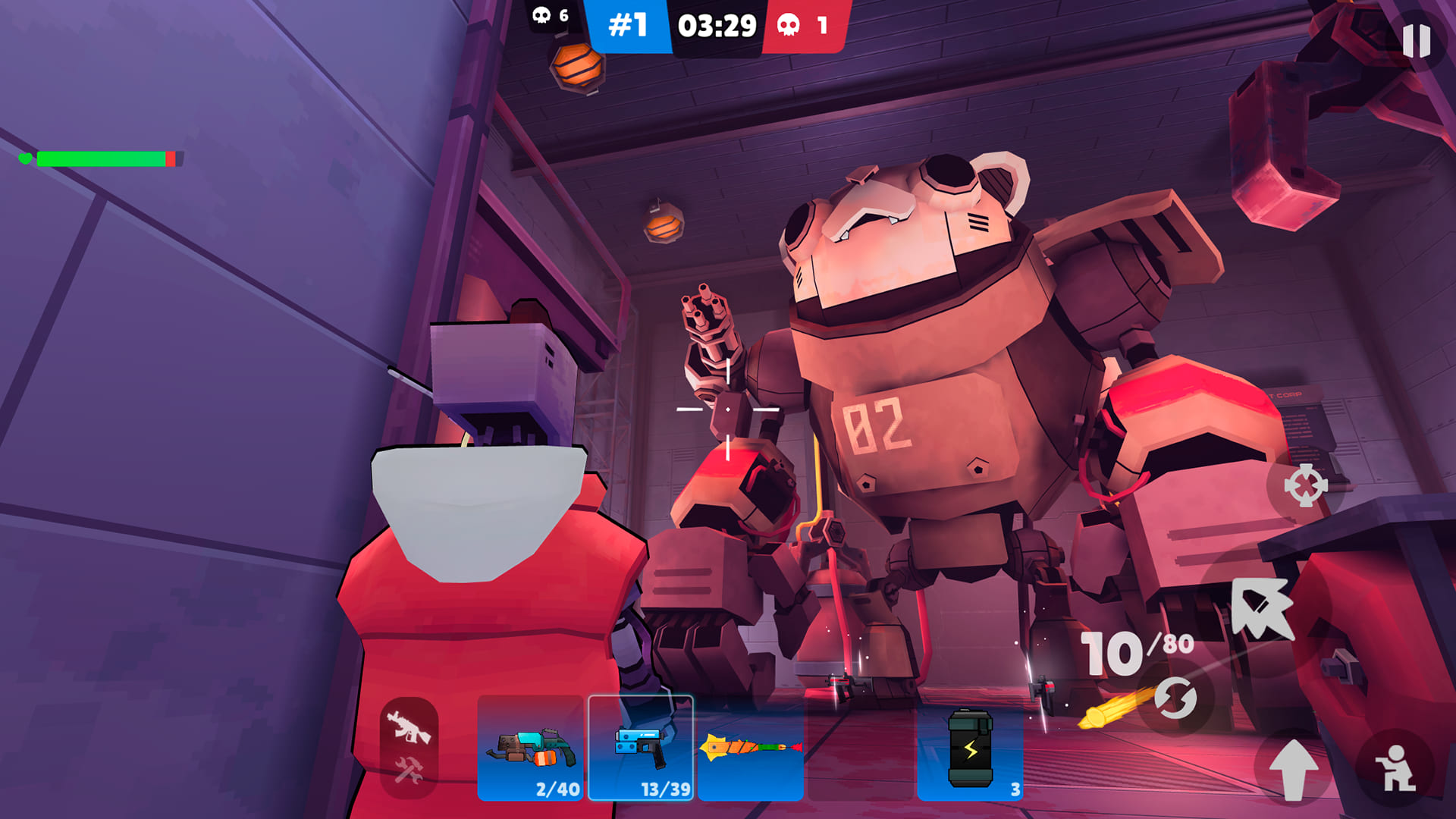Switch to the shotgun weapon
1456x819 pixels.
(530, 751)
